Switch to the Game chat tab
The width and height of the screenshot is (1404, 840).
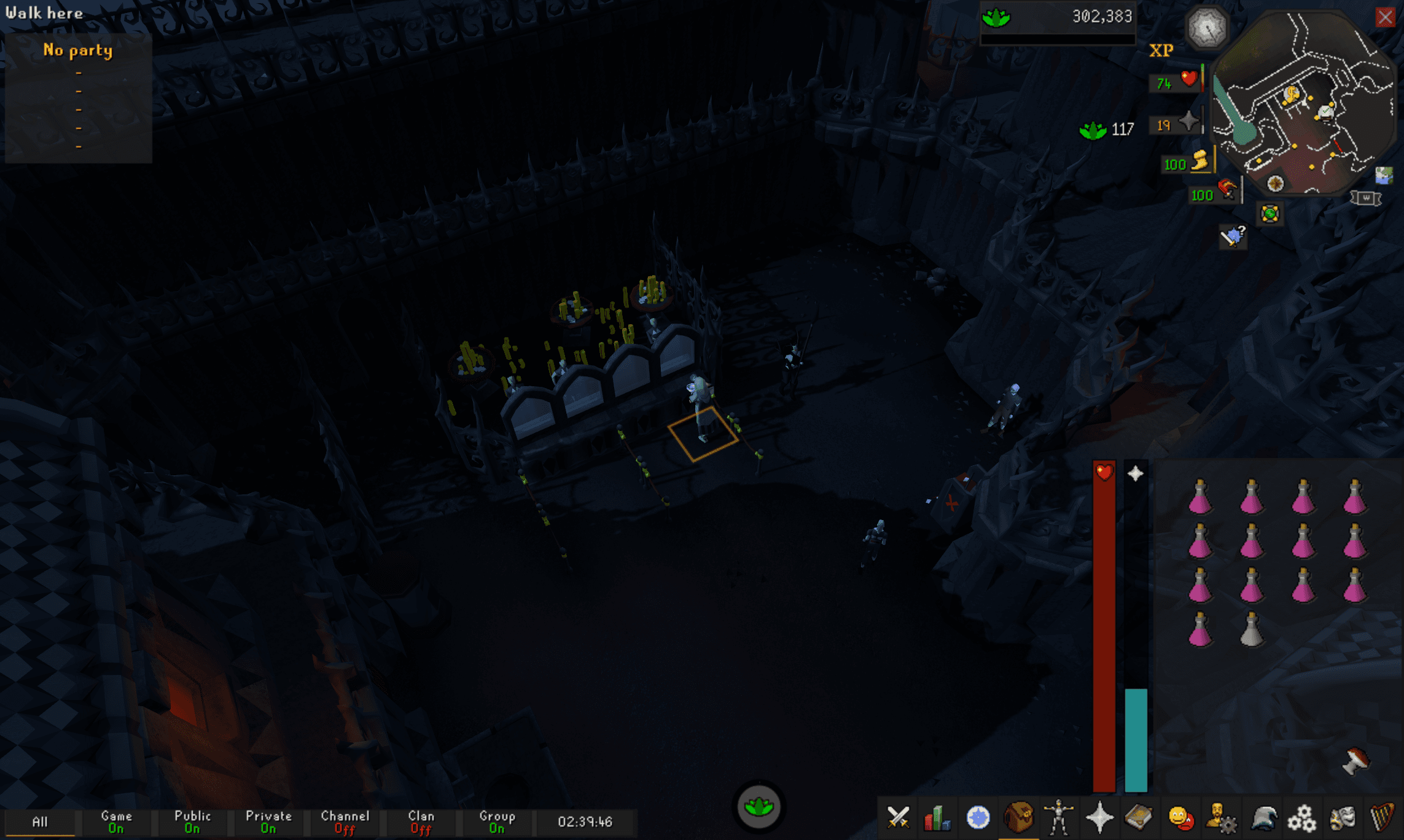[117, 821]
